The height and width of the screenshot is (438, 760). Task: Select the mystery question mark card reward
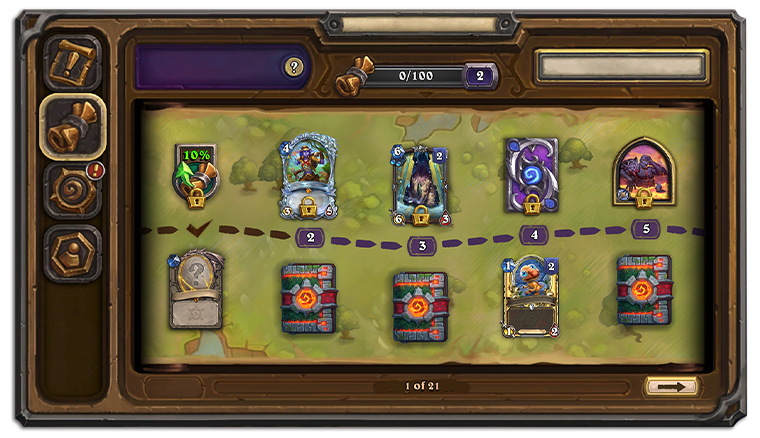click(x=196, y=290)
